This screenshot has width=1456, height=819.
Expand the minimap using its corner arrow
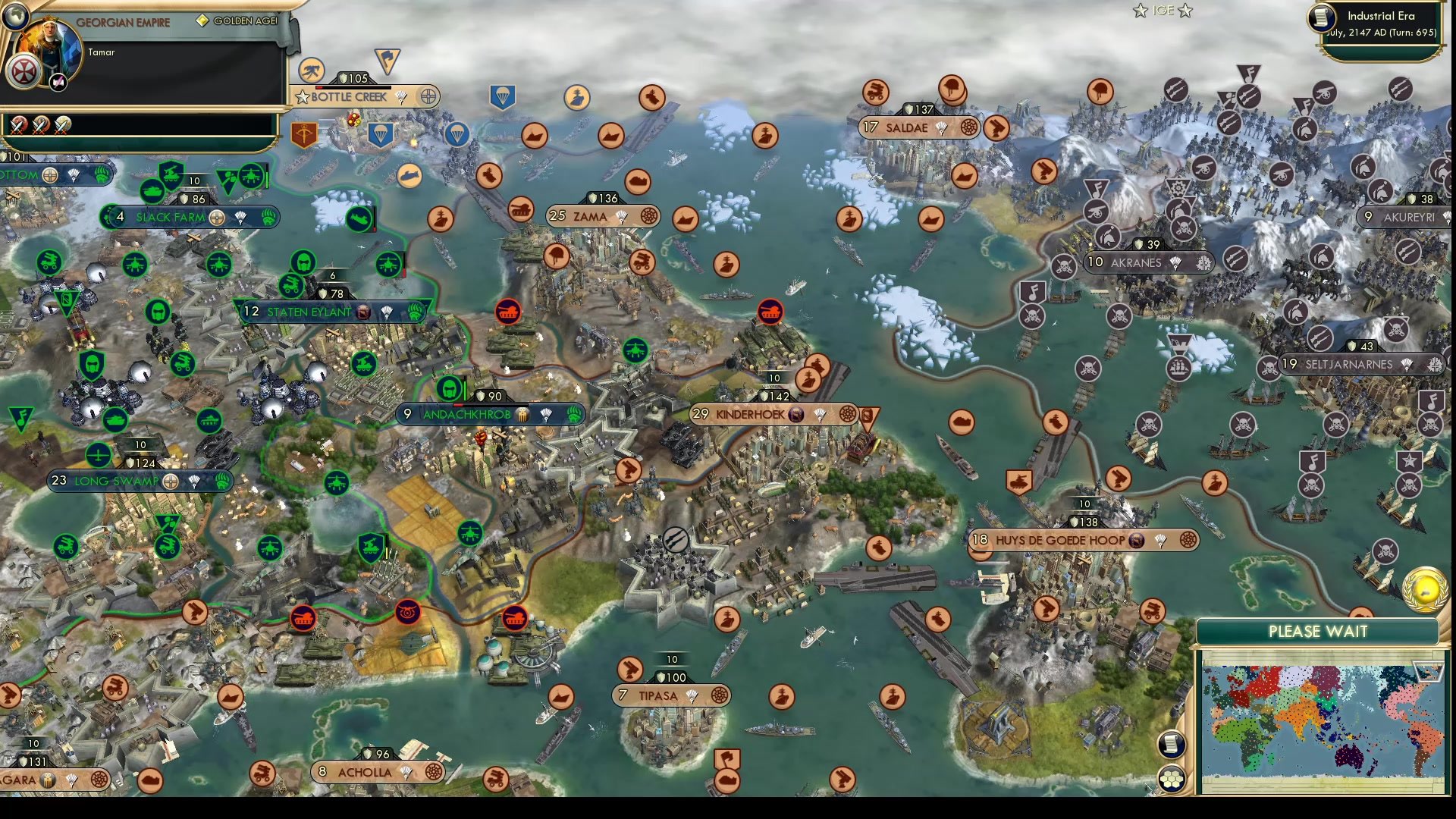coord(1427,671)
